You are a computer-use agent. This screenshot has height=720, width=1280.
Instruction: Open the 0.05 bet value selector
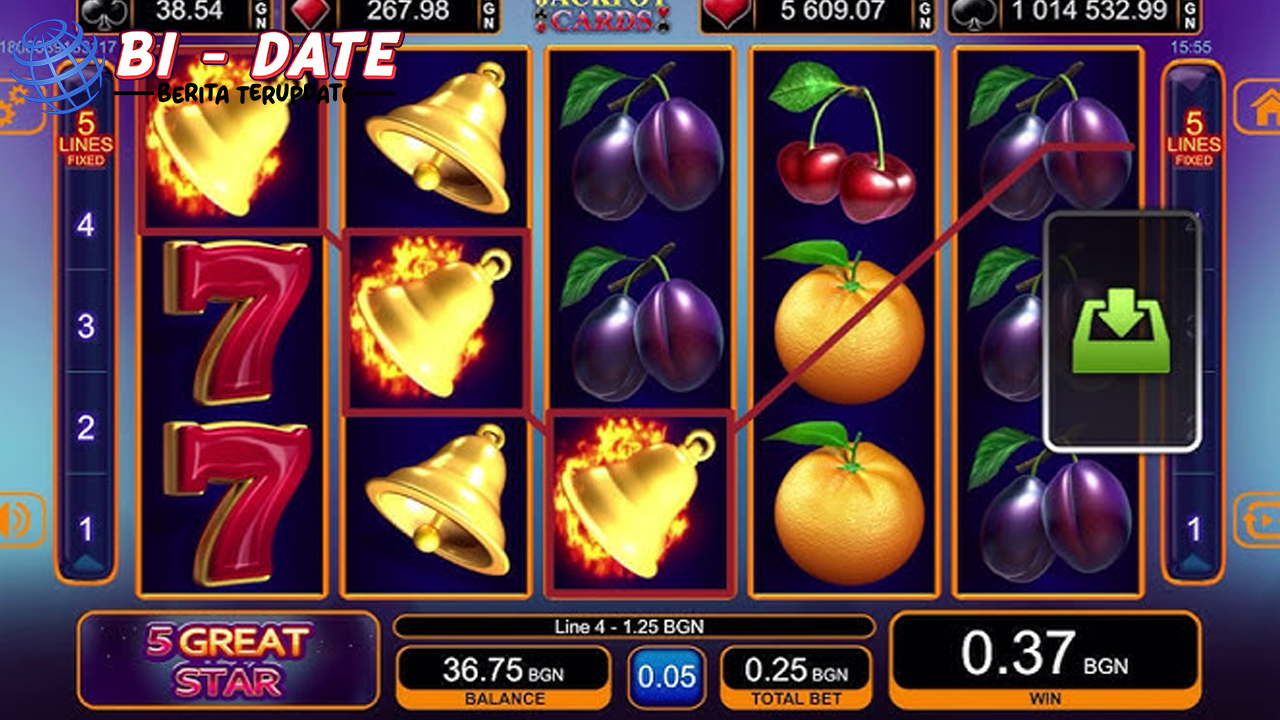click(x=668, y=675)
